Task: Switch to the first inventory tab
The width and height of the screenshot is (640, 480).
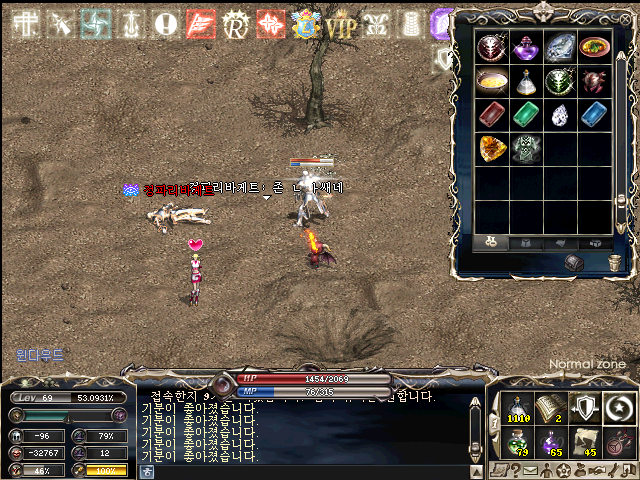Action: [492, 242]
